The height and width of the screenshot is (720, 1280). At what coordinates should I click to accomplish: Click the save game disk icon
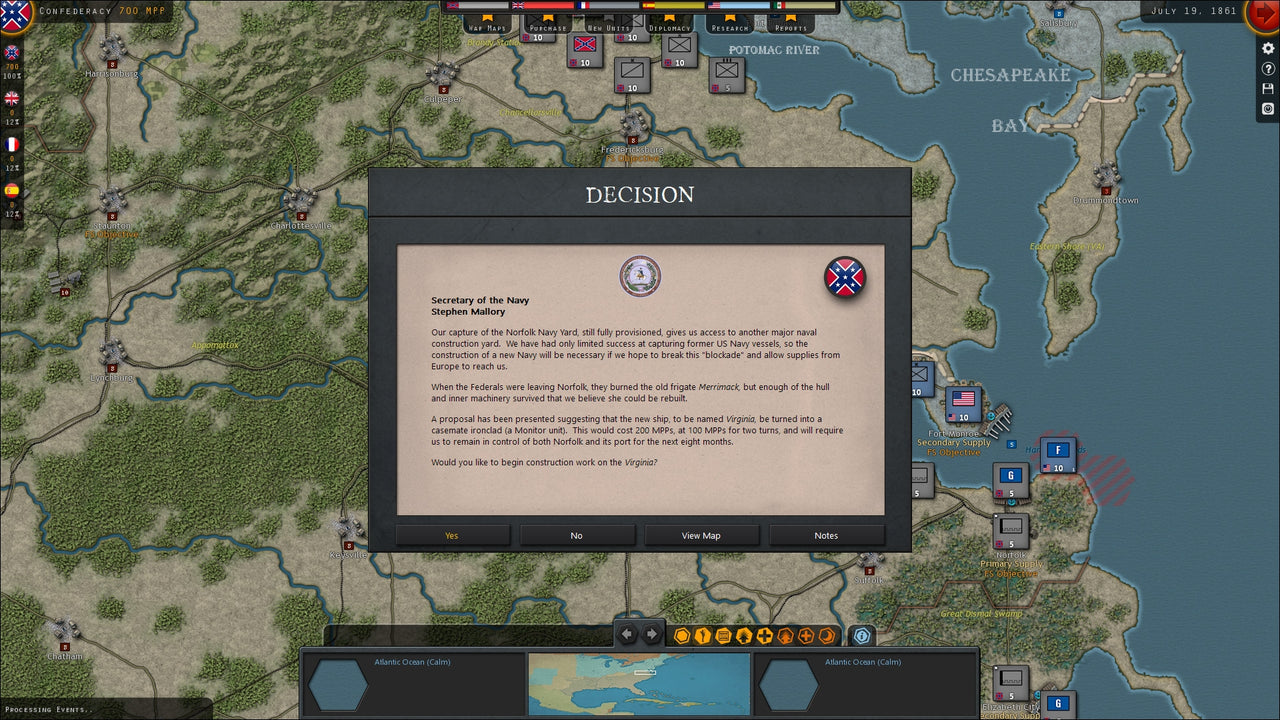click(1268, 88)
